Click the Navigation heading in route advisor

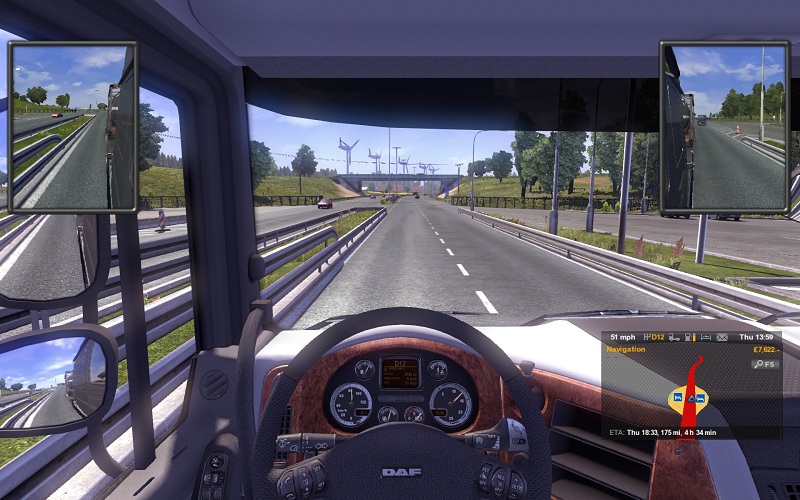tap(627, 350)
